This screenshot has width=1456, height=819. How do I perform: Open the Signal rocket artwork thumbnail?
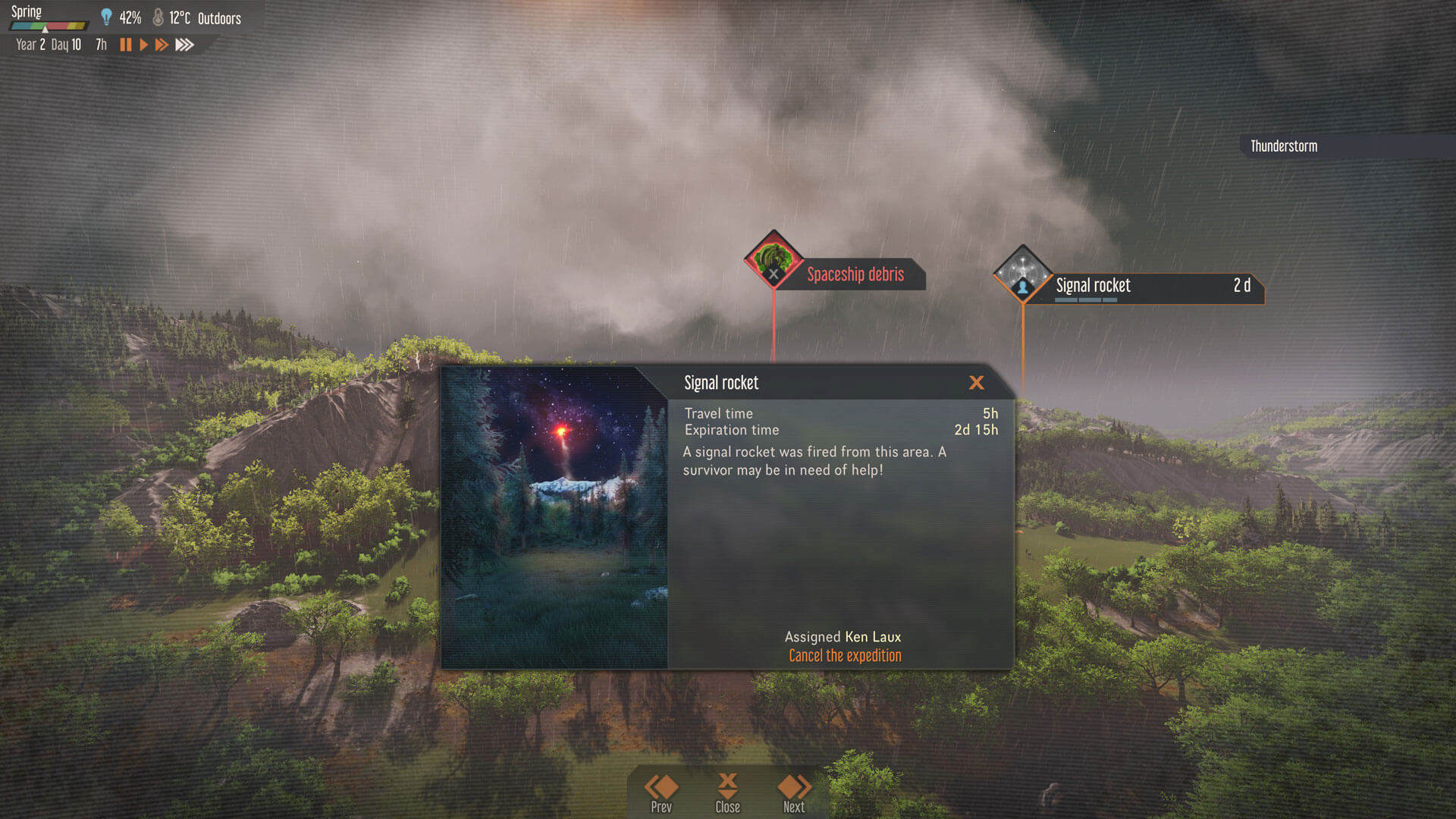tap(554, 518)
